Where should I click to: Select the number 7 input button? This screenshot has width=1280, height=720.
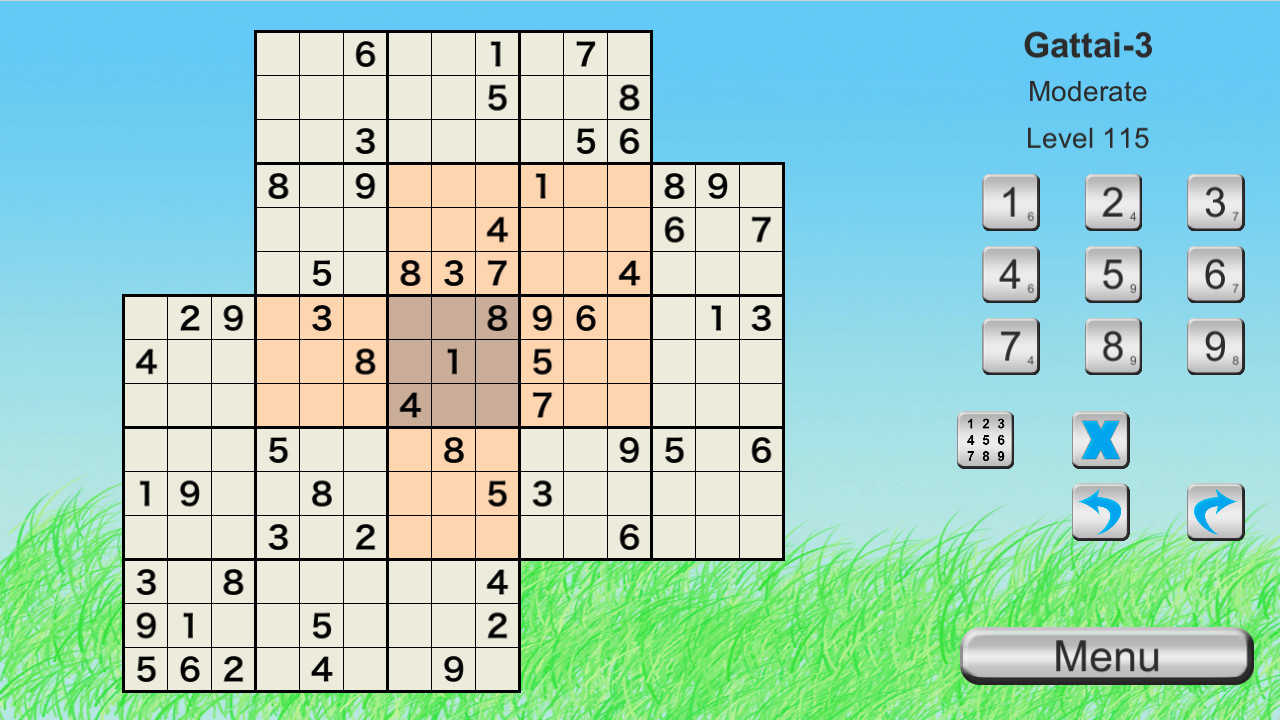click(1011, 346)
